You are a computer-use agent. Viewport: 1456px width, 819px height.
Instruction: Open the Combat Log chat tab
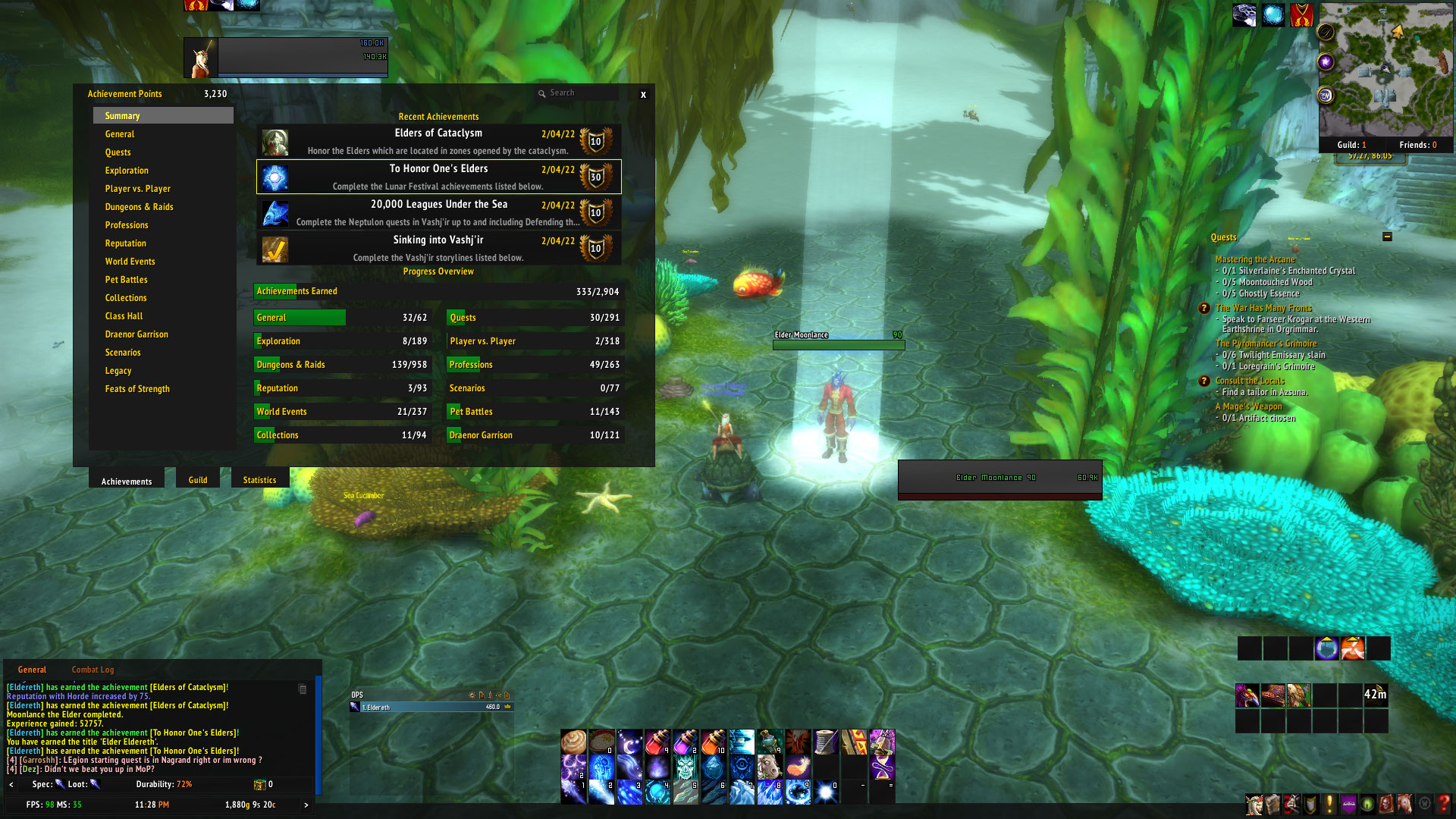[93, 670]
